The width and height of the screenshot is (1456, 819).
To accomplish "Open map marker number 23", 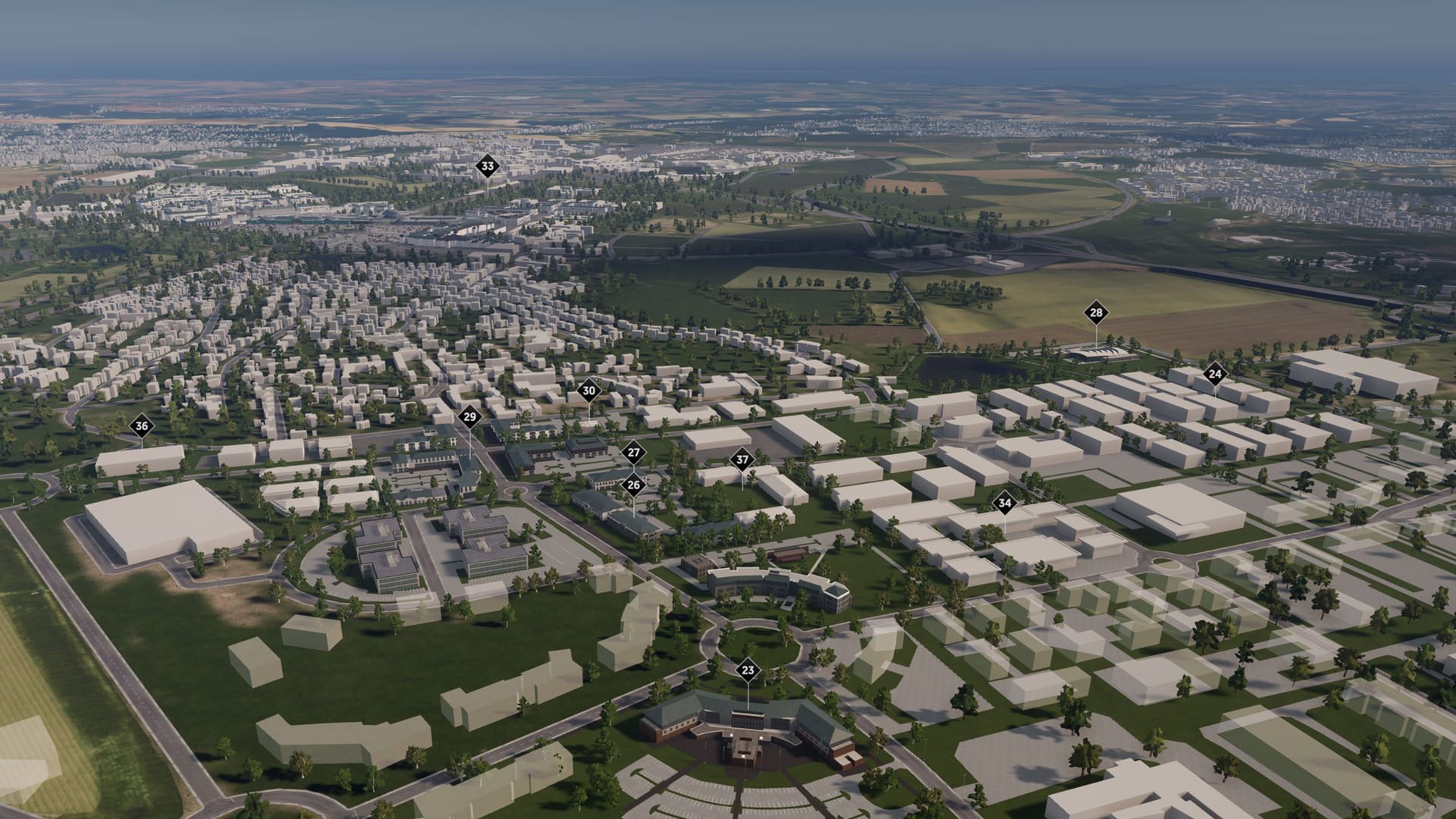I will point(748,670).
